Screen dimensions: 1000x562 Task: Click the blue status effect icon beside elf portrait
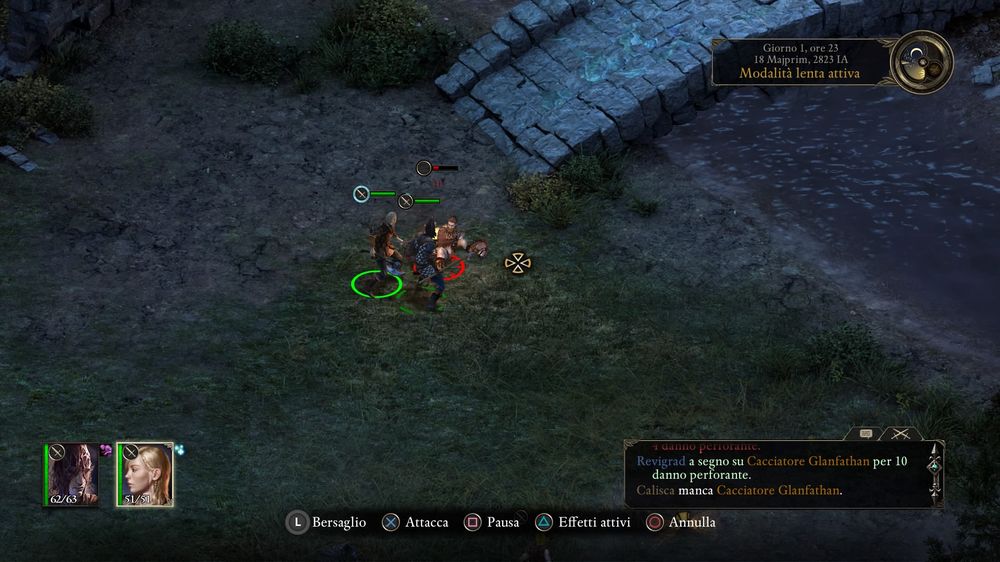pos(179,451)
